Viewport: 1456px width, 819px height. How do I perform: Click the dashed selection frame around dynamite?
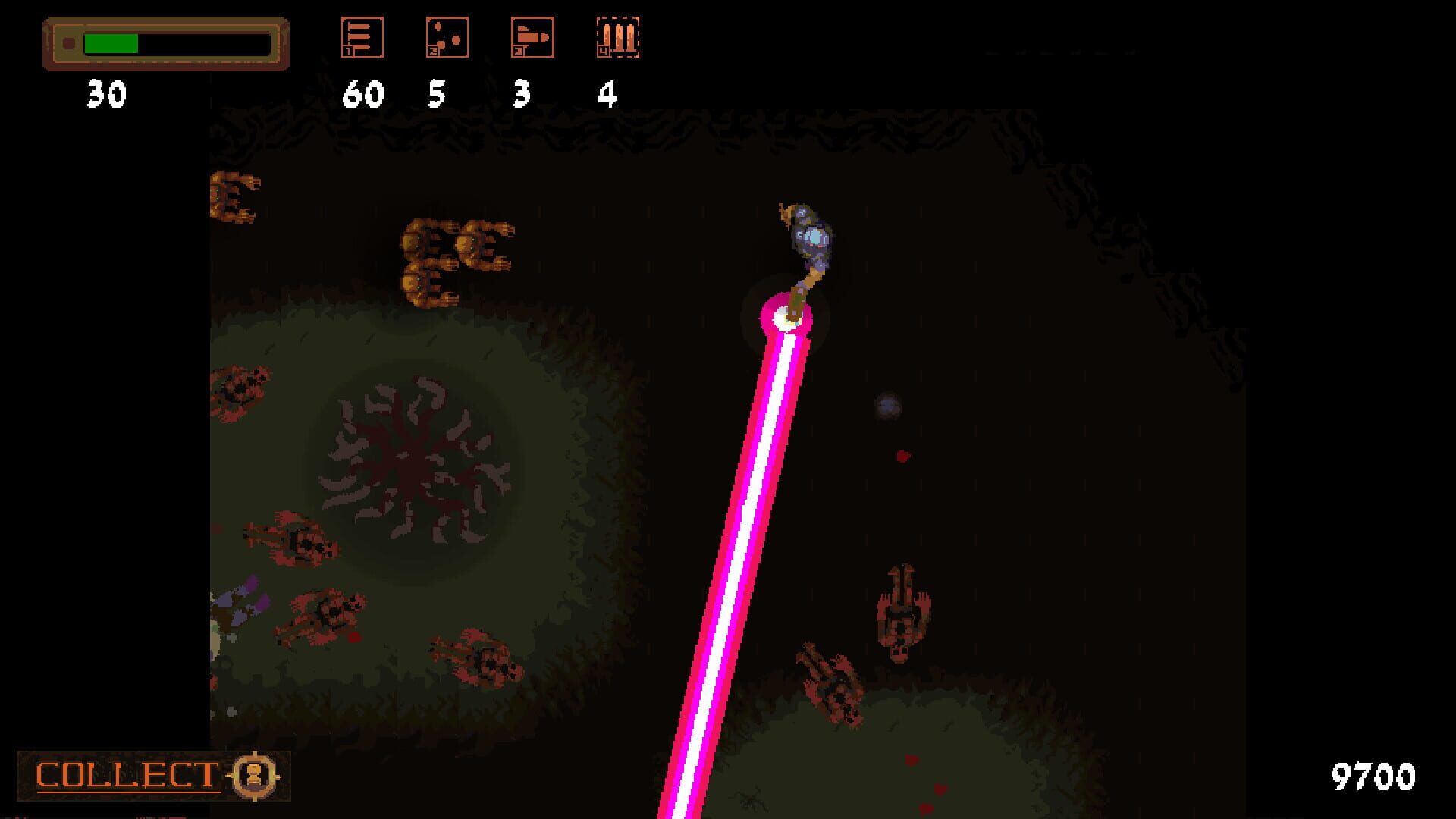coord(618,36)
